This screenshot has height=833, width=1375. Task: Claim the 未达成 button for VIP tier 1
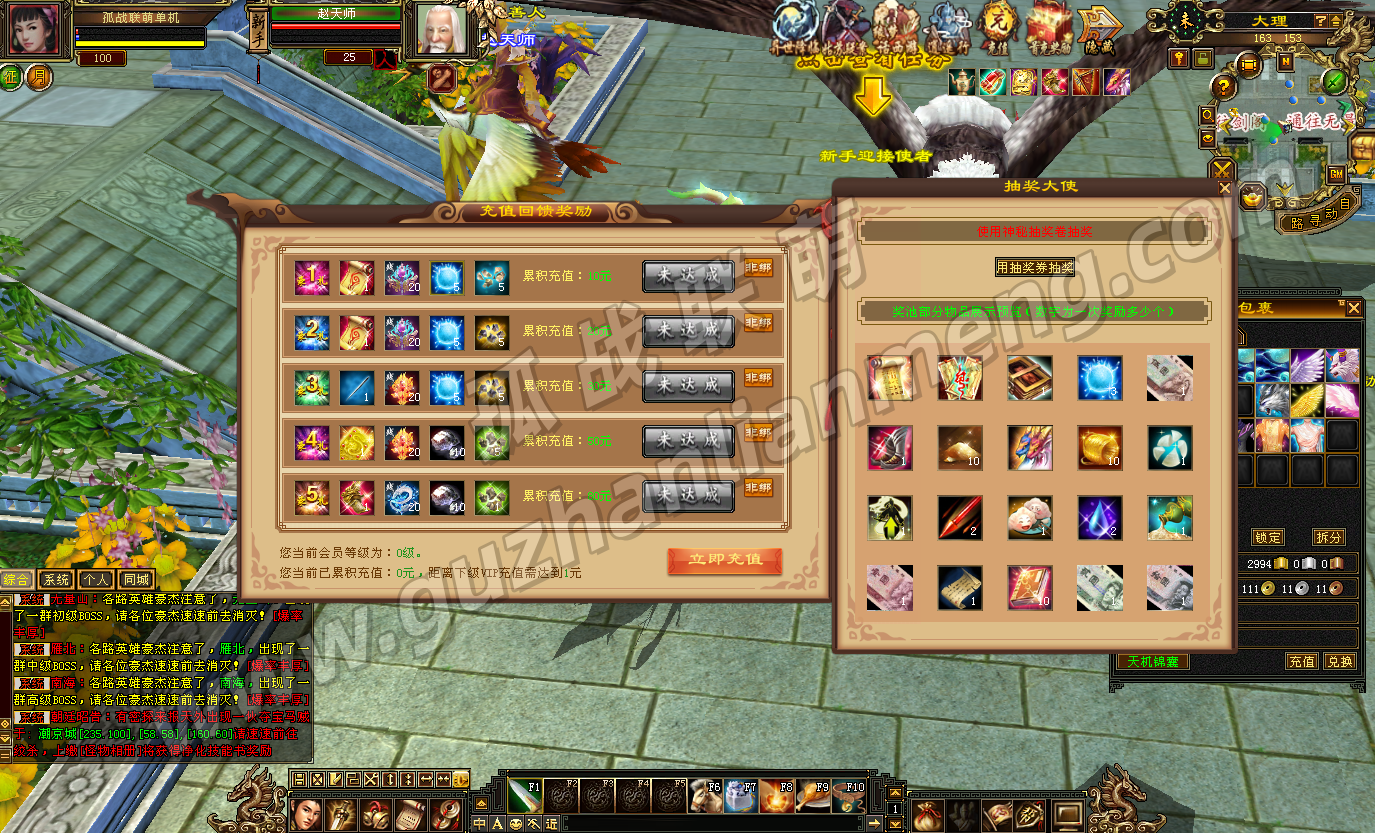pyautogui.click(x=688, y=277)
